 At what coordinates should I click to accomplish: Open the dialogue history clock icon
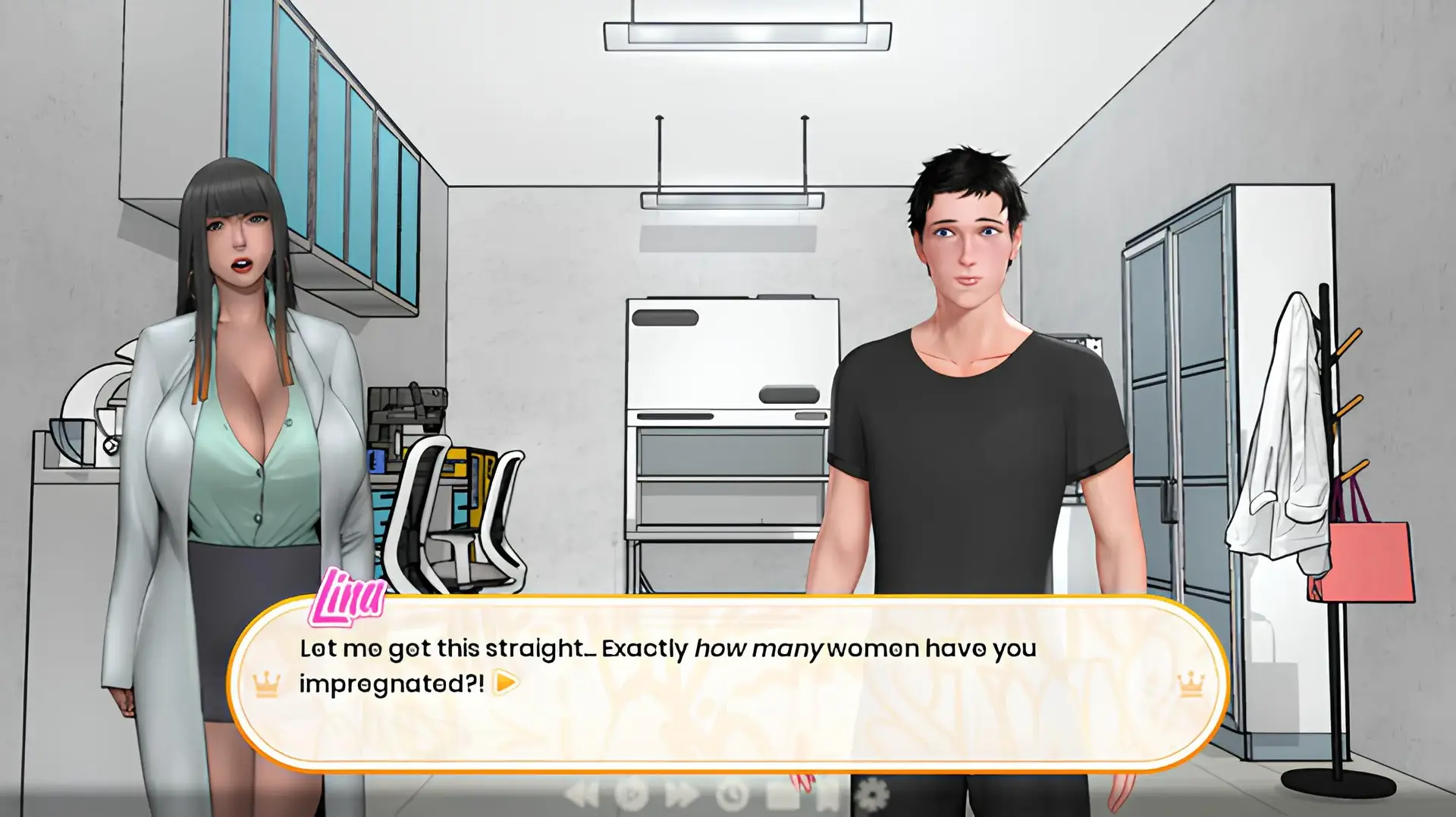[732, 795]
